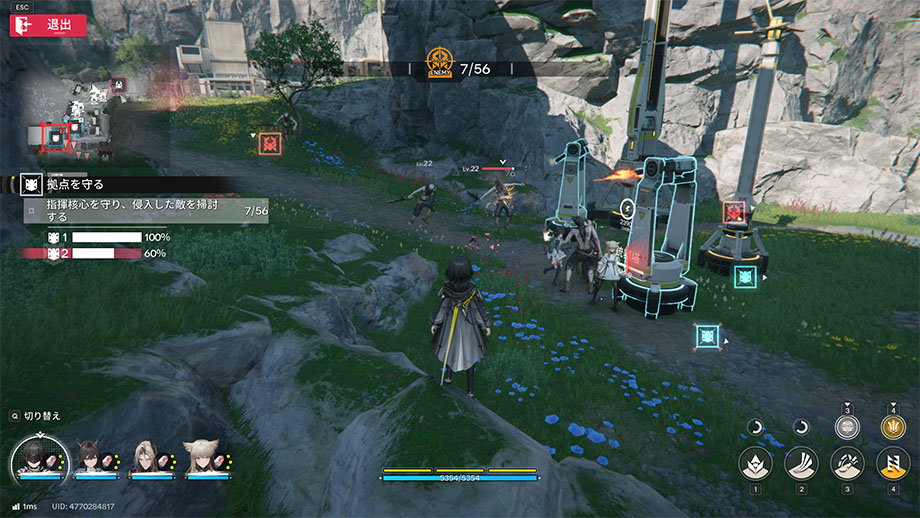920x518 pixels.
Task: Trigger the skill 3 swirling strike icon
Action: pos(847,463)
